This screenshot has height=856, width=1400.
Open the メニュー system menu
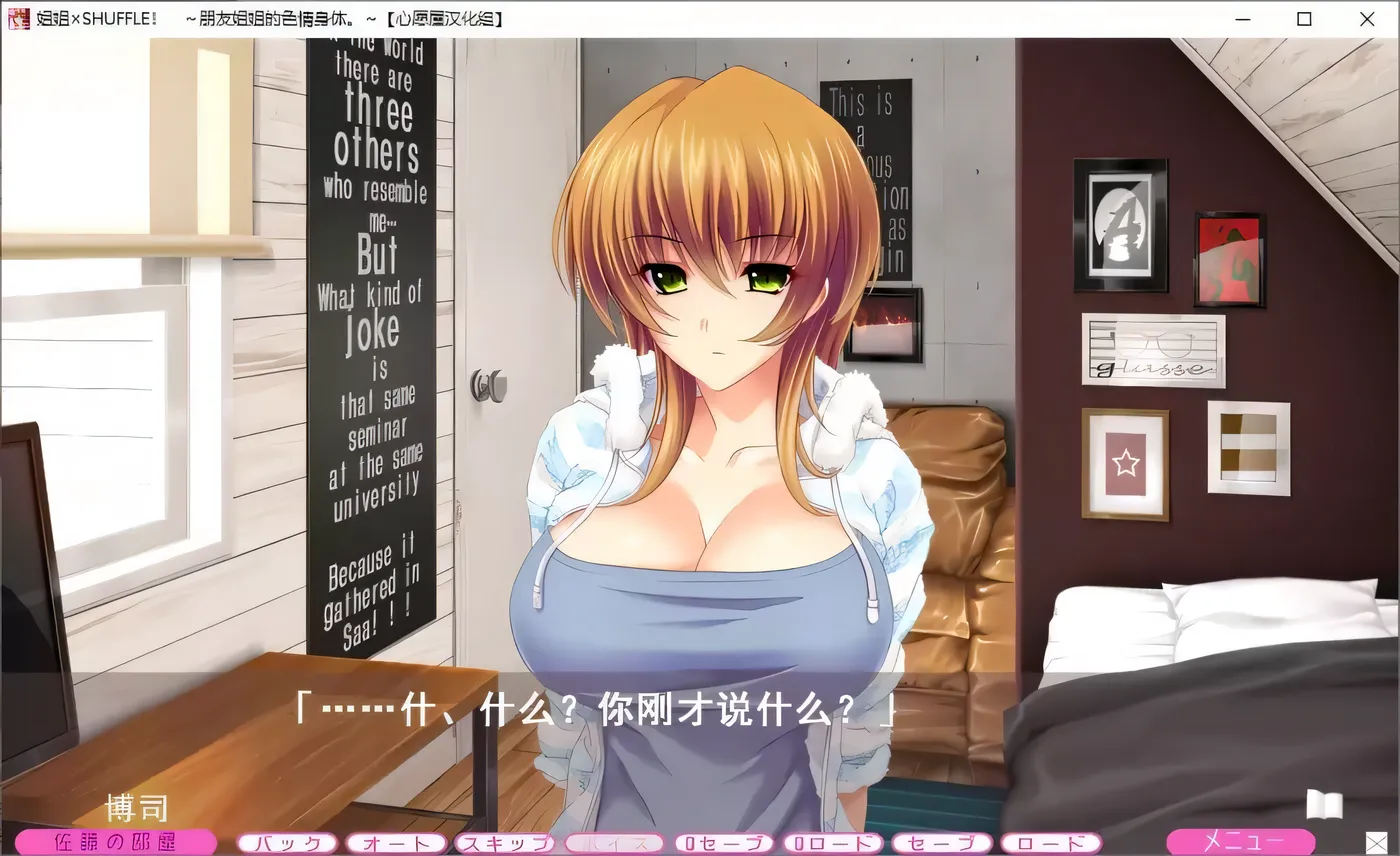point(1240,842)
